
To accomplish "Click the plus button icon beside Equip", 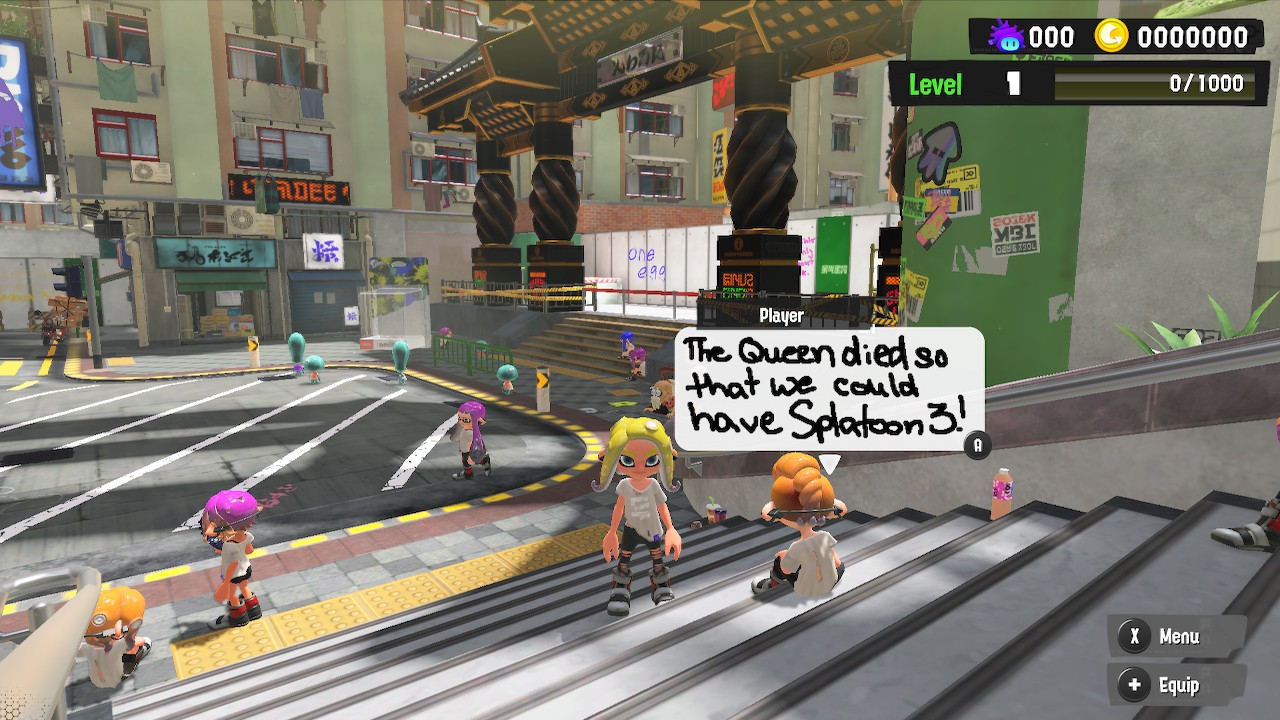I will (1133, 686).
